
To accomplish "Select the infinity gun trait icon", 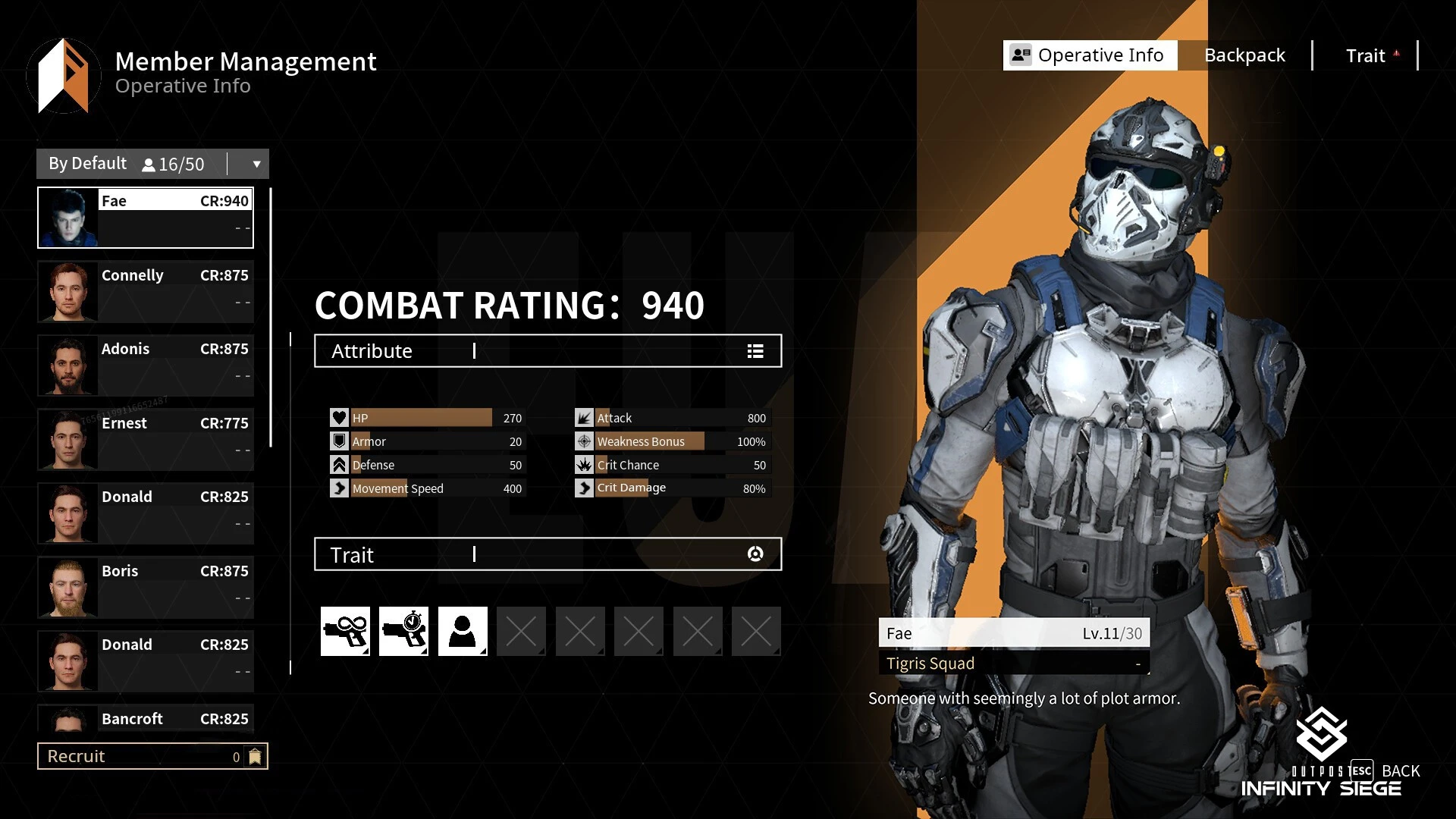I will point(345,631).
